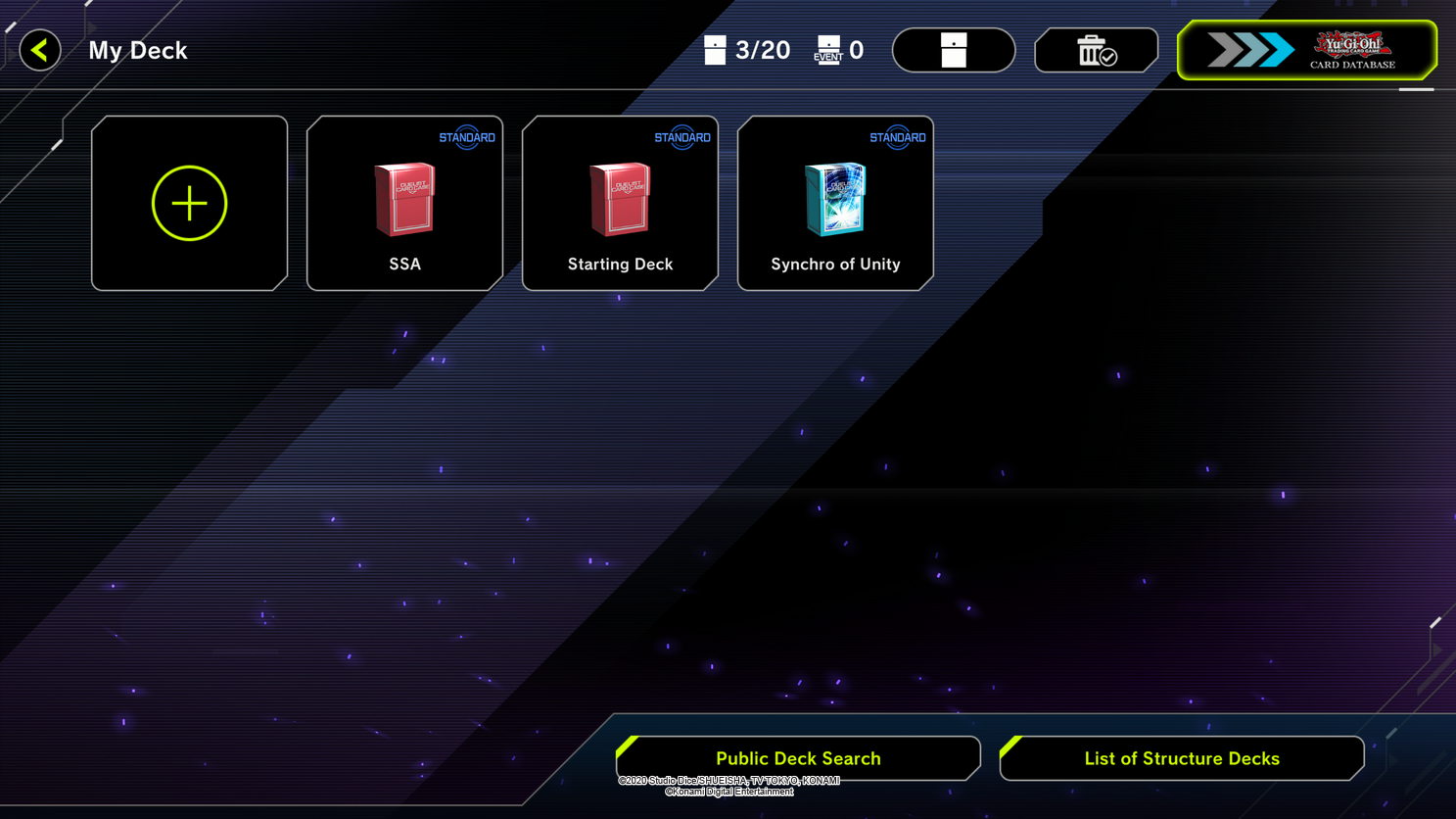The image size is (1456, 819).
Task: Go back using the yellow arrow button
Action: (40, 50)
